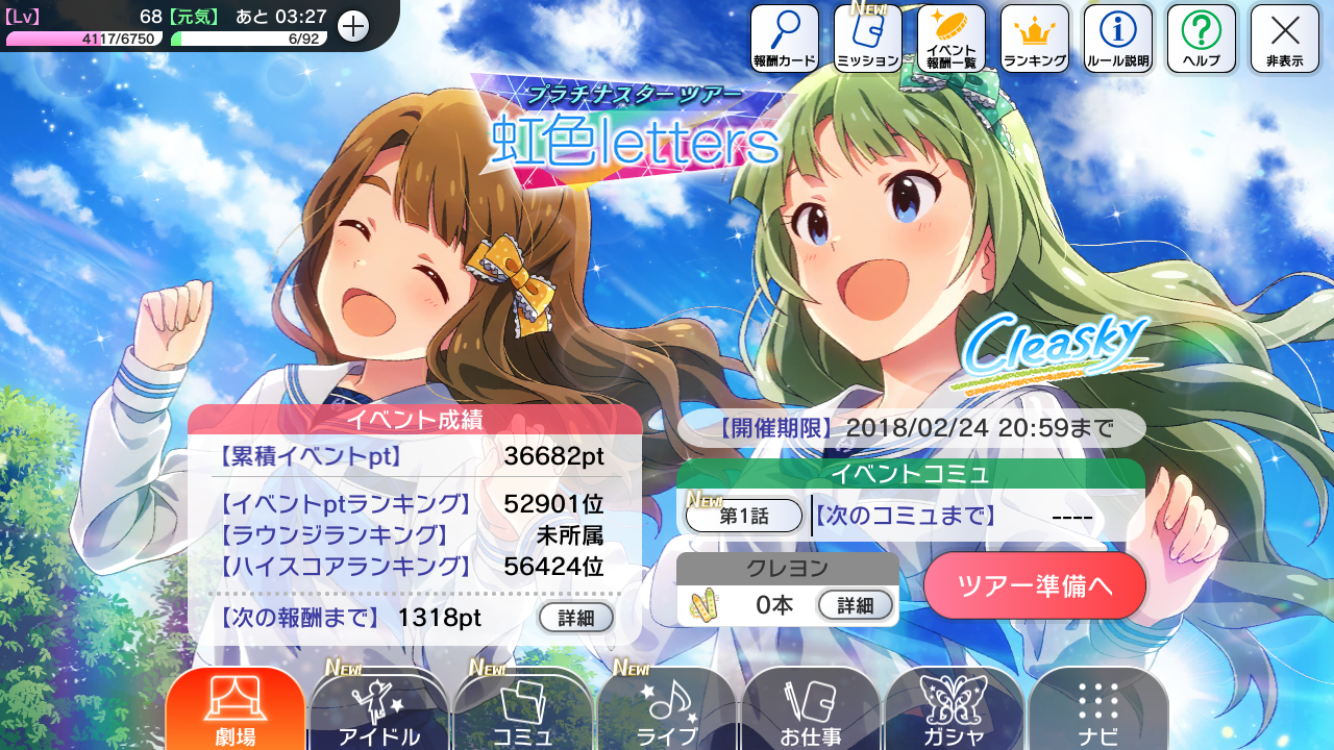Image resolution: width=1334 pixels, height=750 pixels.
Task: Show the イベント報酬一覧 event rewards list
Action: (x=951, y=39)
